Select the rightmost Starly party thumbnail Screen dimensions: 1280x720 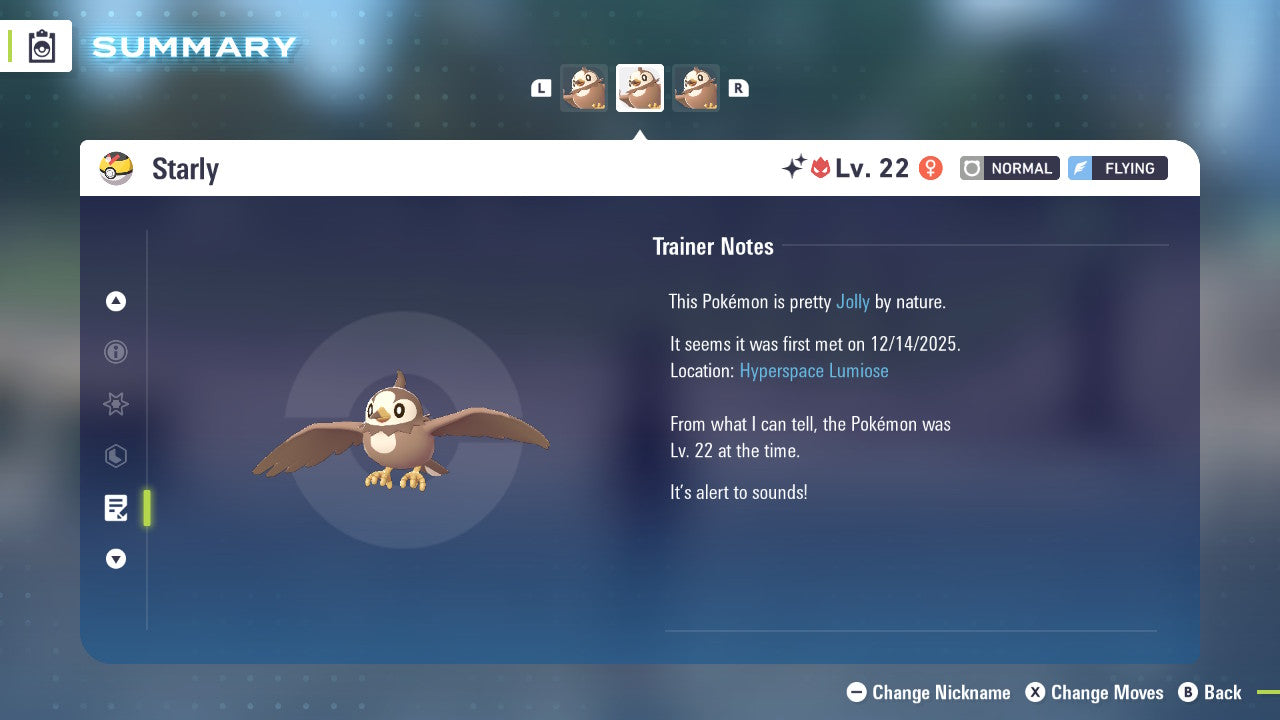point(696,87)
